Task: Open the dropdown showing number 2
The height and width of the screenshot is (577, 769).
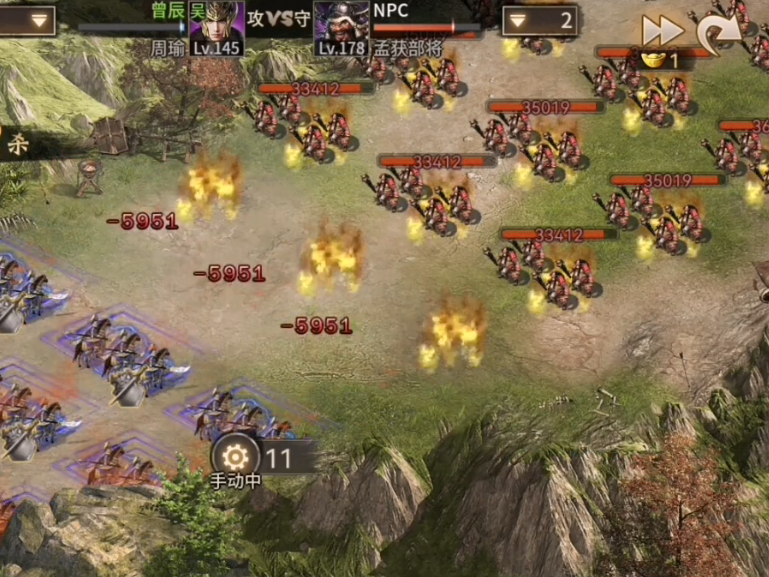Action: (x=540, y=20)
